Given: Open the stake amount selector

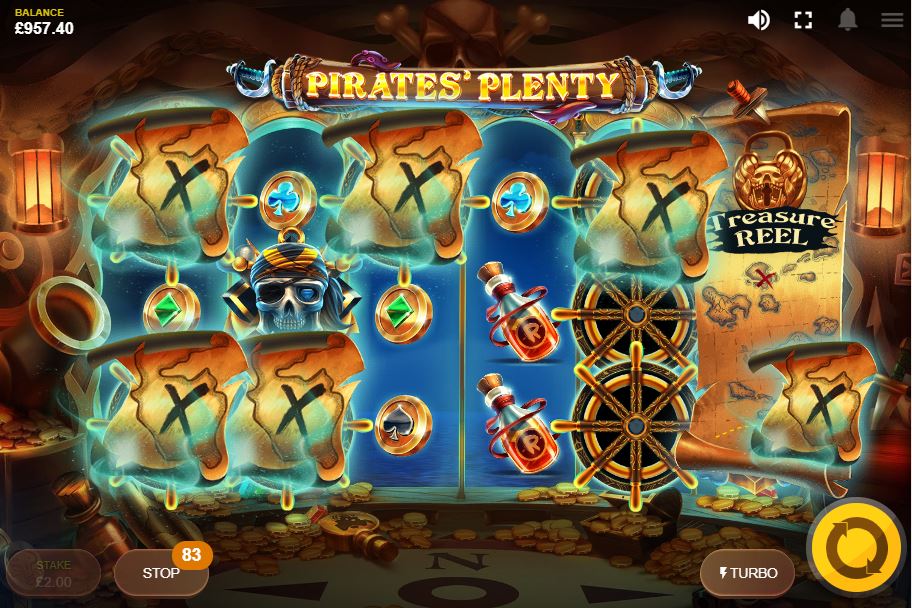Looking at the screenshot, I should (54, 573).
